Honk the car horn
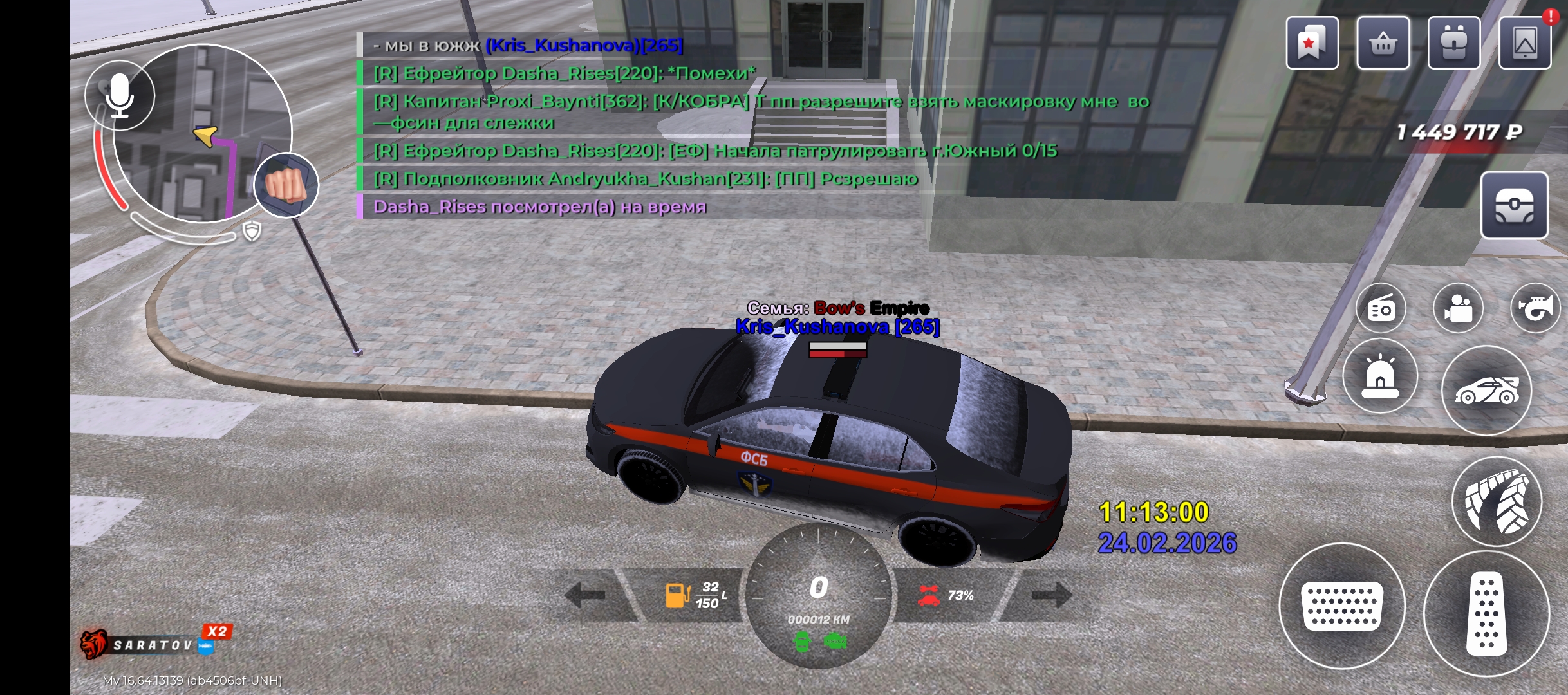This screenshot has width=1568, height=695. point(1535,308)
